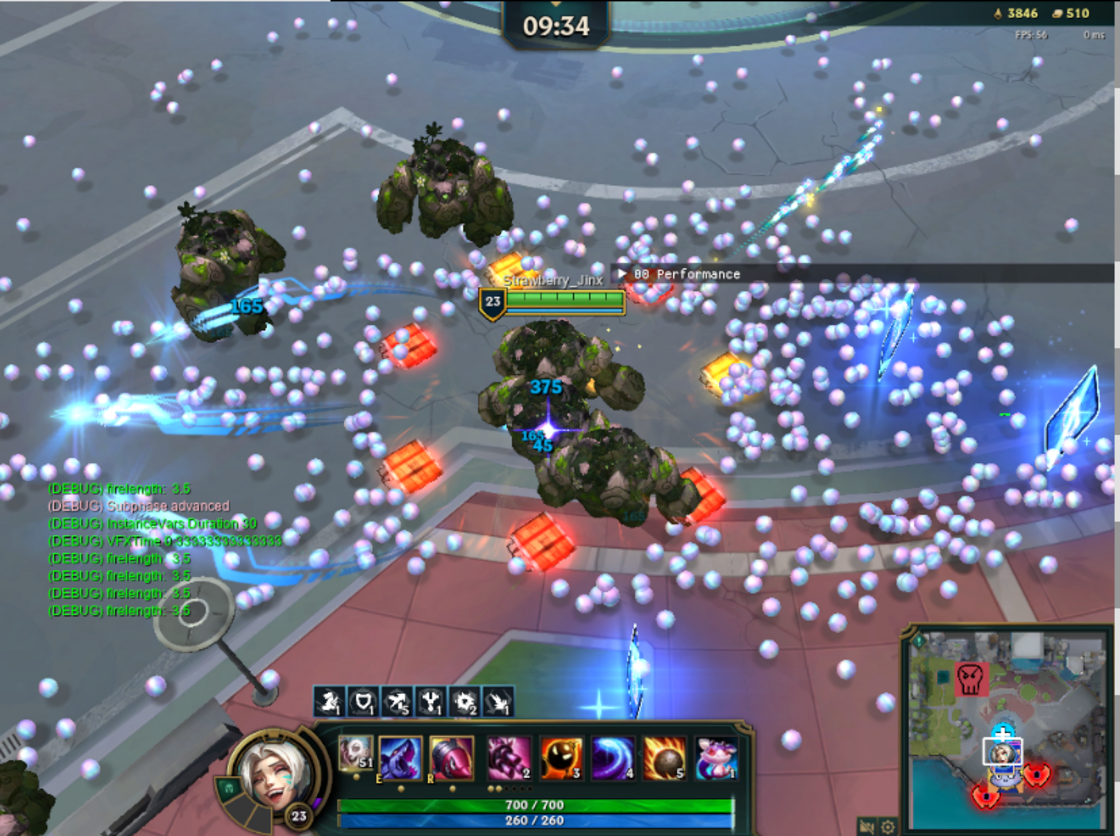Activate the shark rocket launcher E ability
Viewport: 1120px width, 836px height.
[x=400, y=758]
